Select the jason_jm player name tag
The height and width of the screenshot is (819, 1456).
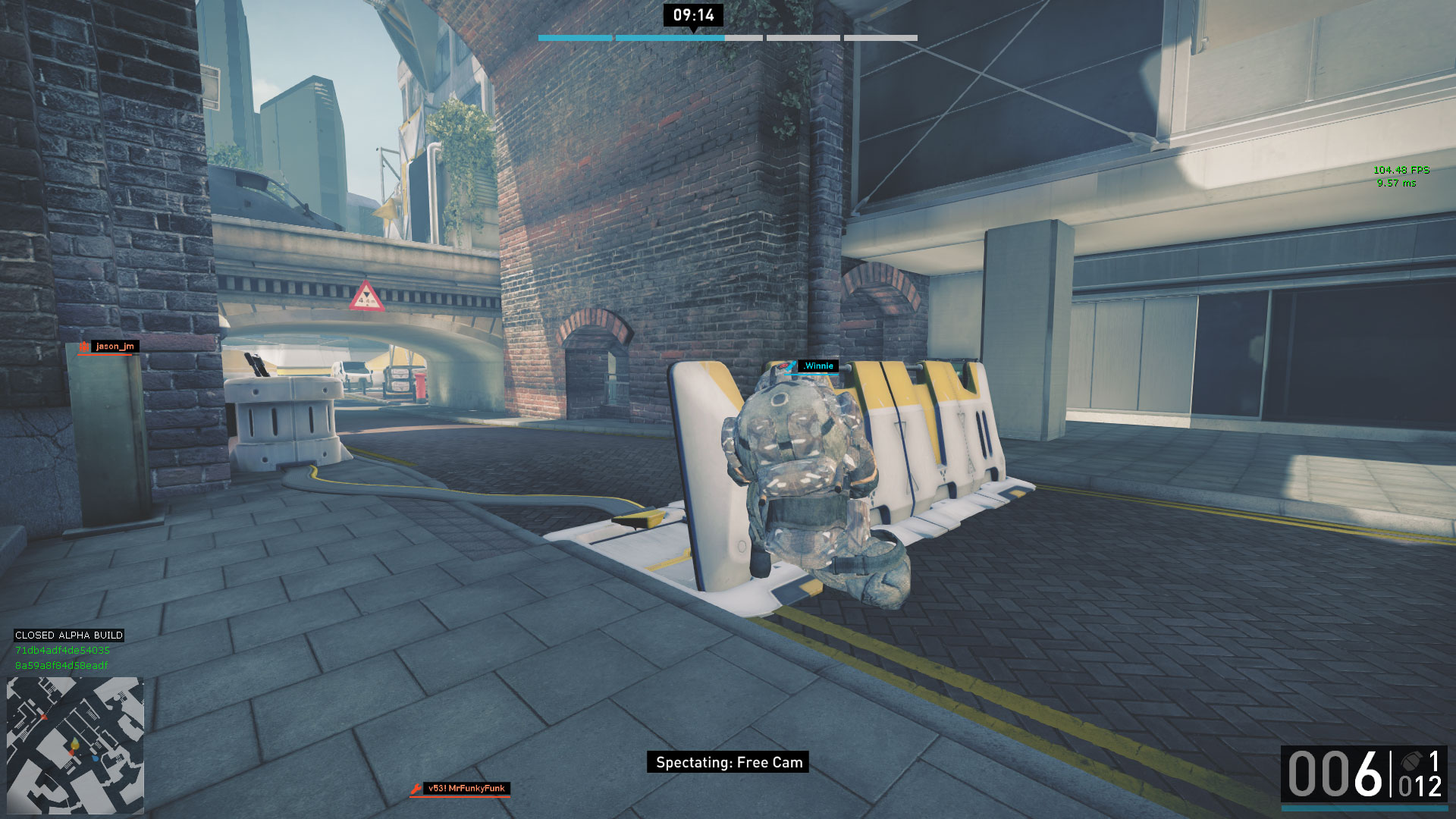click(x=115, y=347)
